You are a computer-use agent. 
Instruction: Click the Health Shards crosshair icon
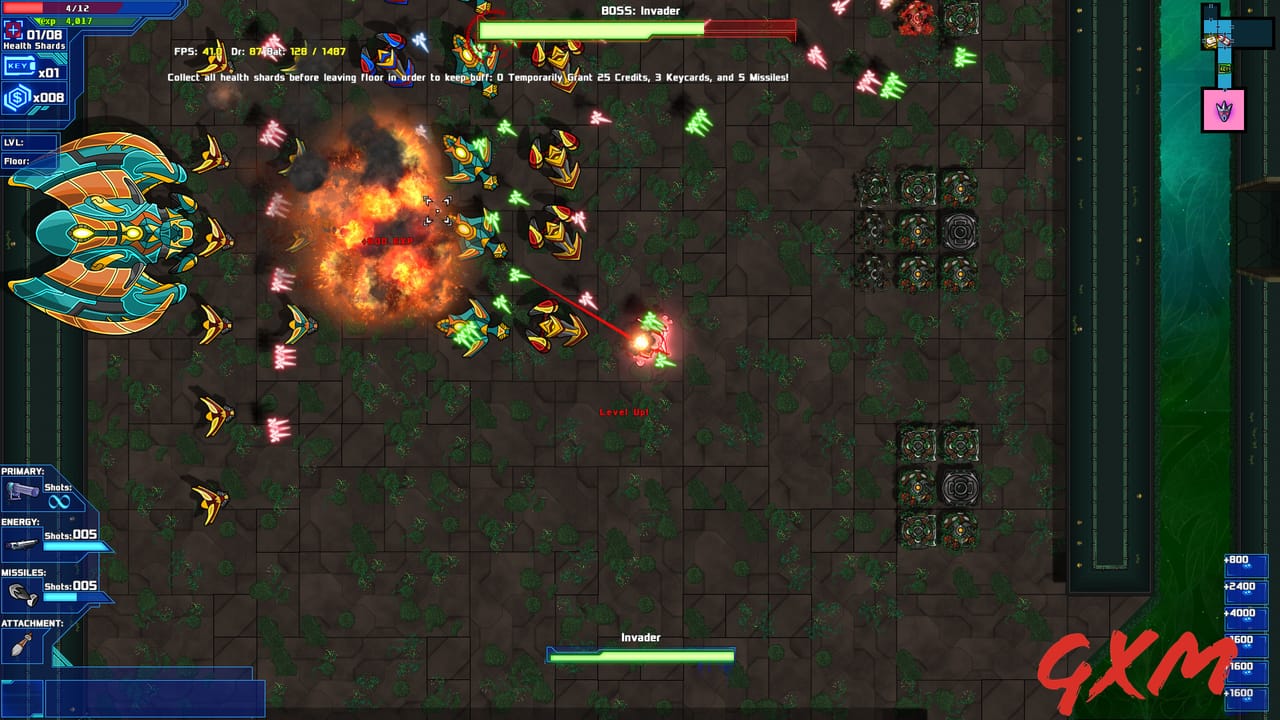click(x=12, y=30)
